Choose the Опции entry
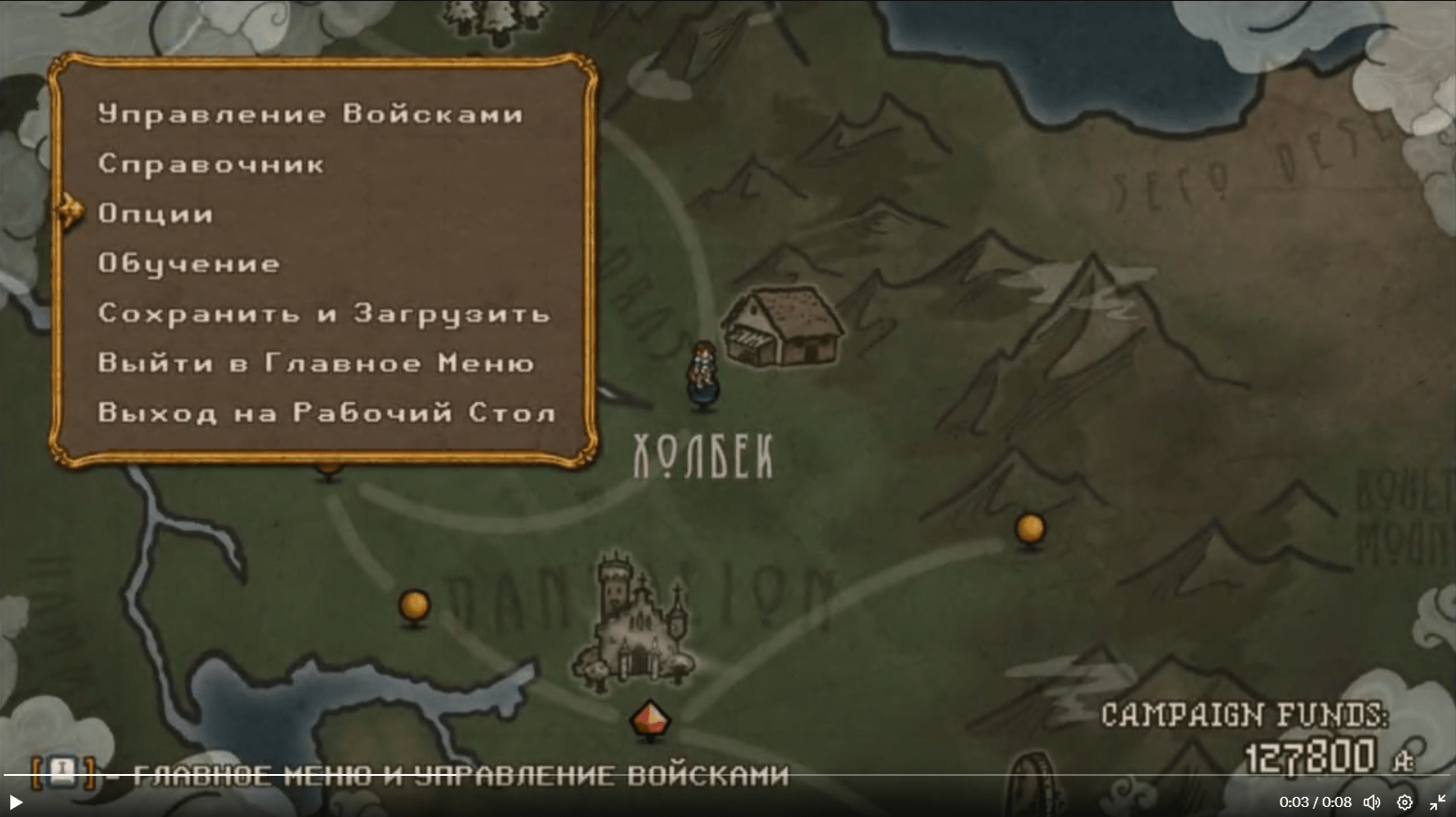 [155, 214]
